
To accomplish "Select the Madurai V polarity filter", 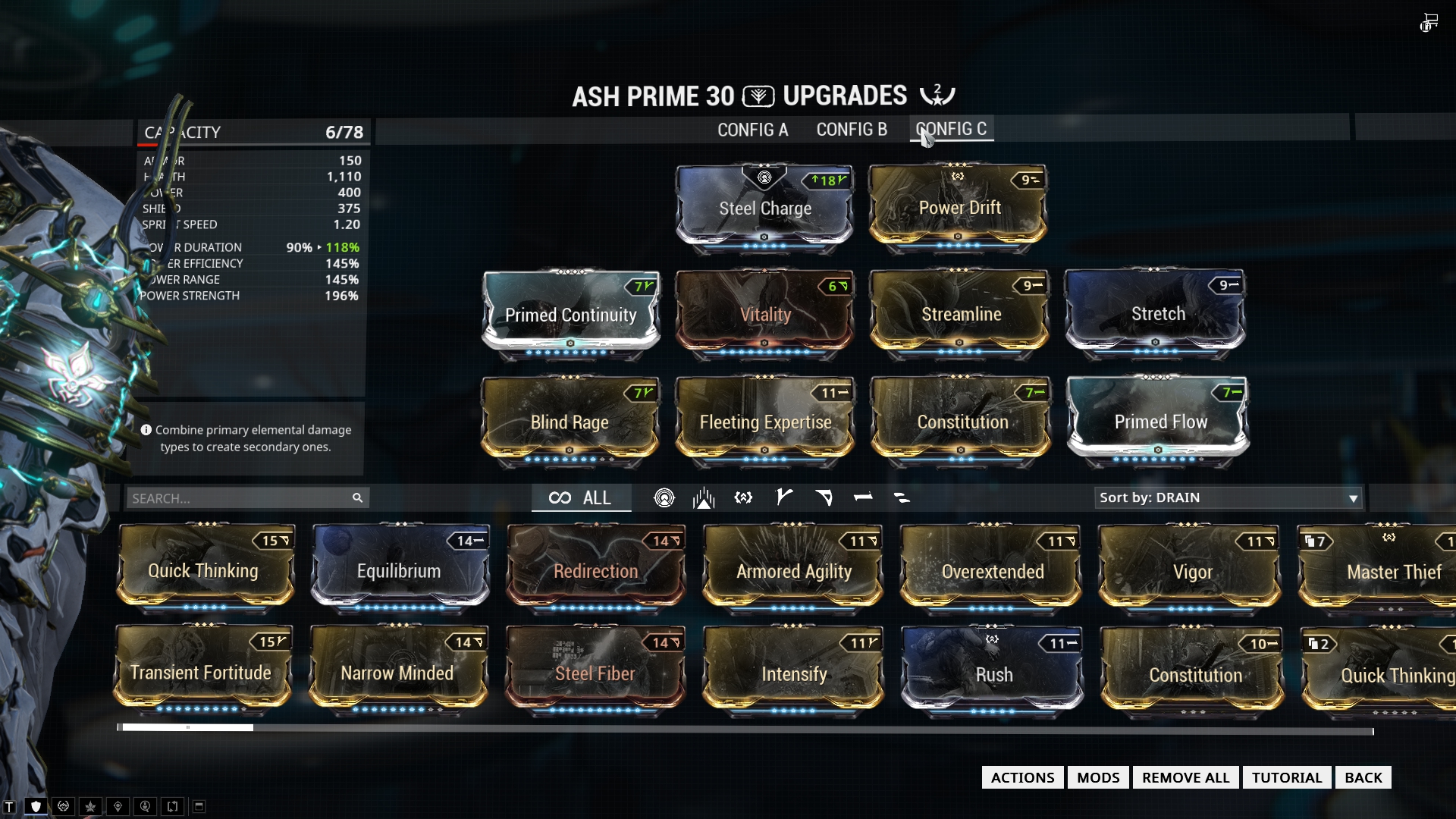I will pos(783,497).
